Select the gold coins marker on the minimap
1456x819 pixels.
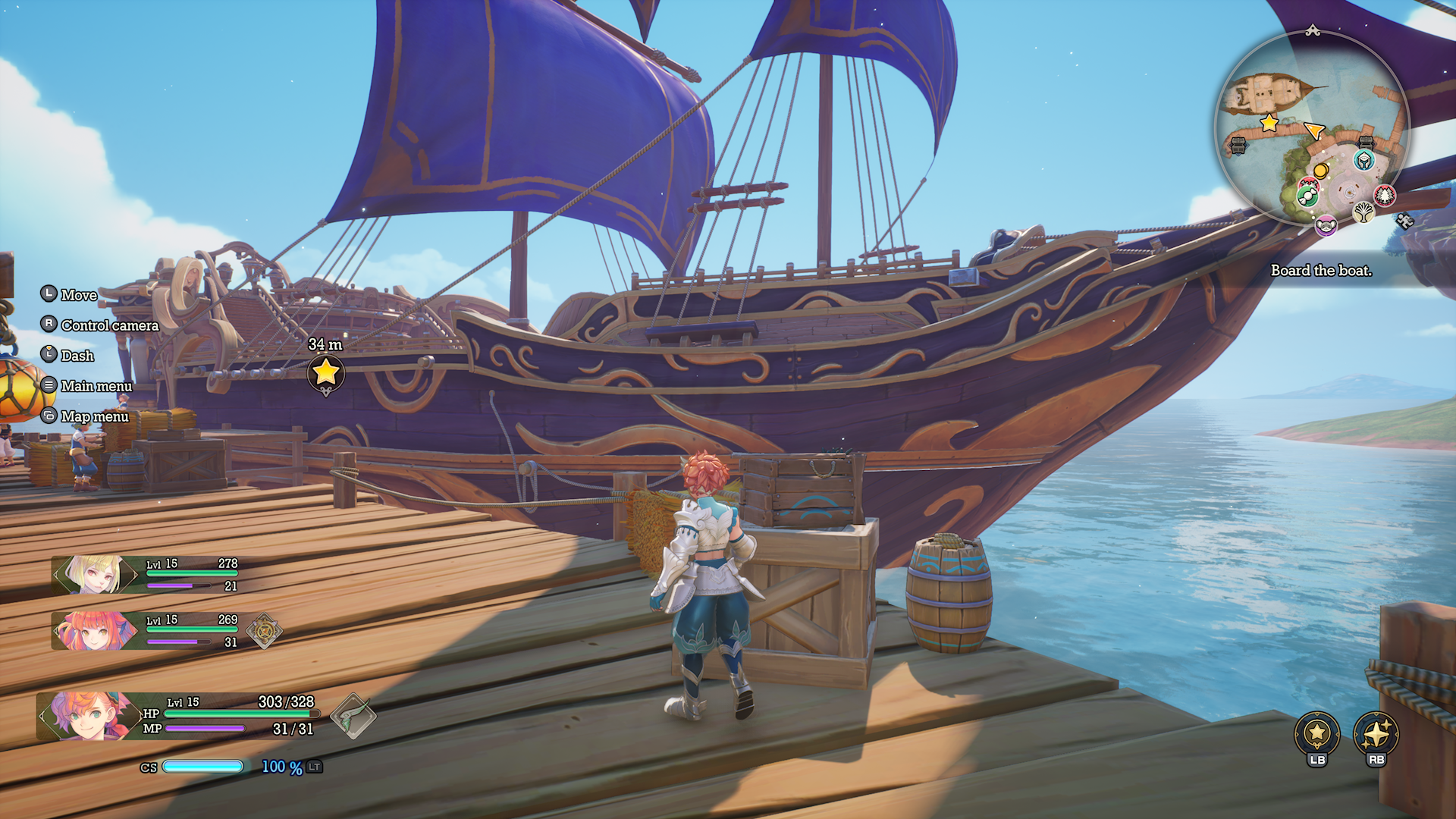1320,171
